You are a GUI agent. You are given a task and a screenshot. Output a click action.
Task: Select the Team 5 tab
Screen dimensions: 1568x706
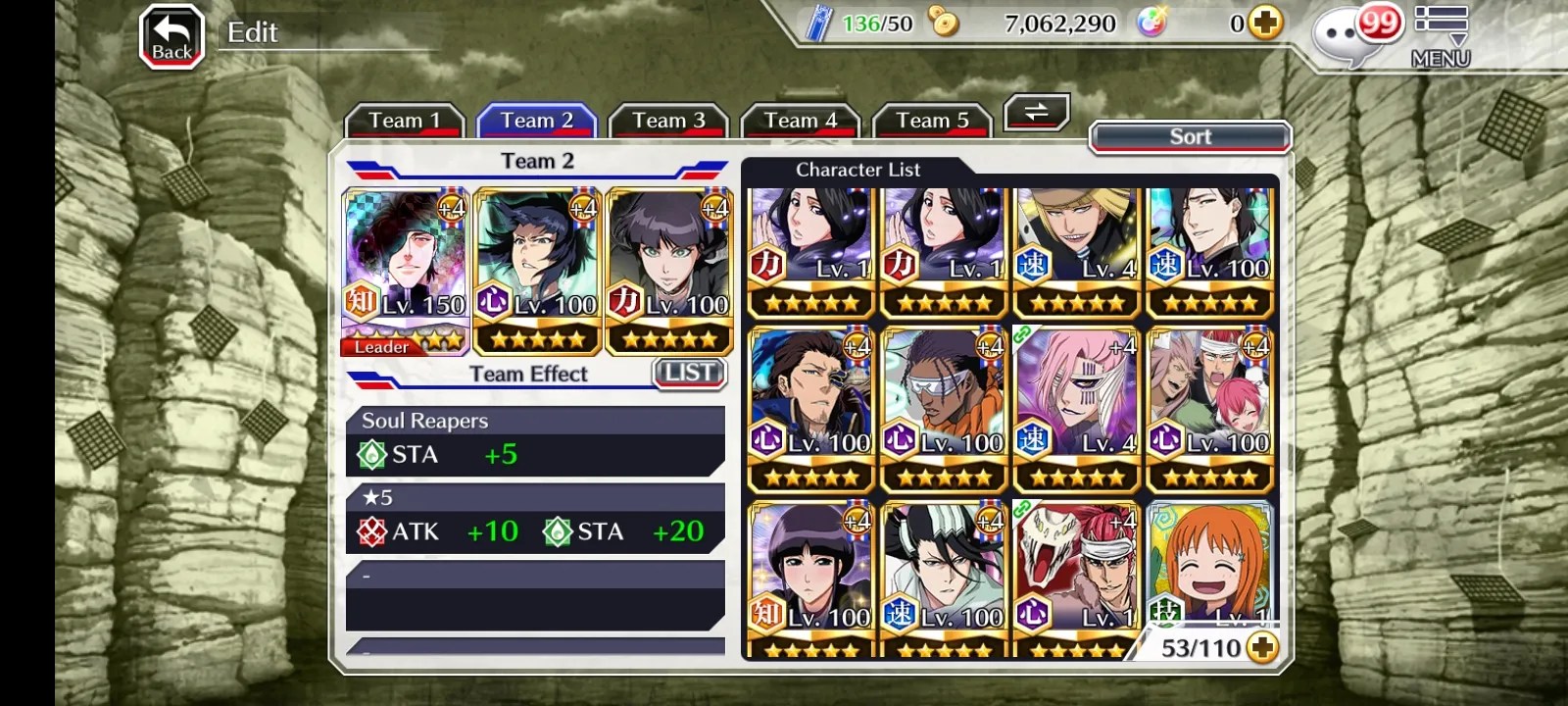point(932,121)
